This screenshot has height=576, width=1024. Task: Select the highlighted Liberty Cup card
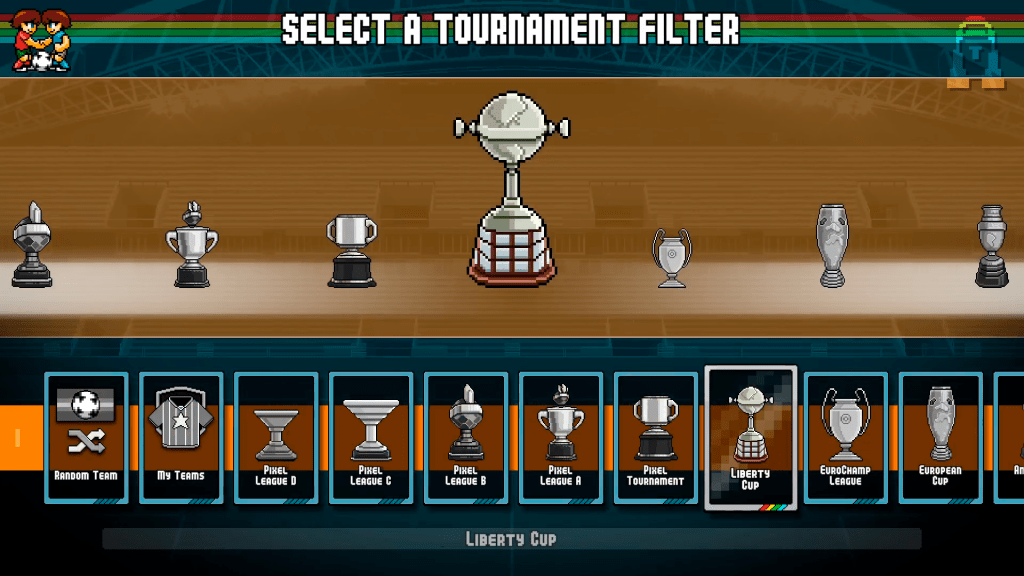[x=751, y=437]
